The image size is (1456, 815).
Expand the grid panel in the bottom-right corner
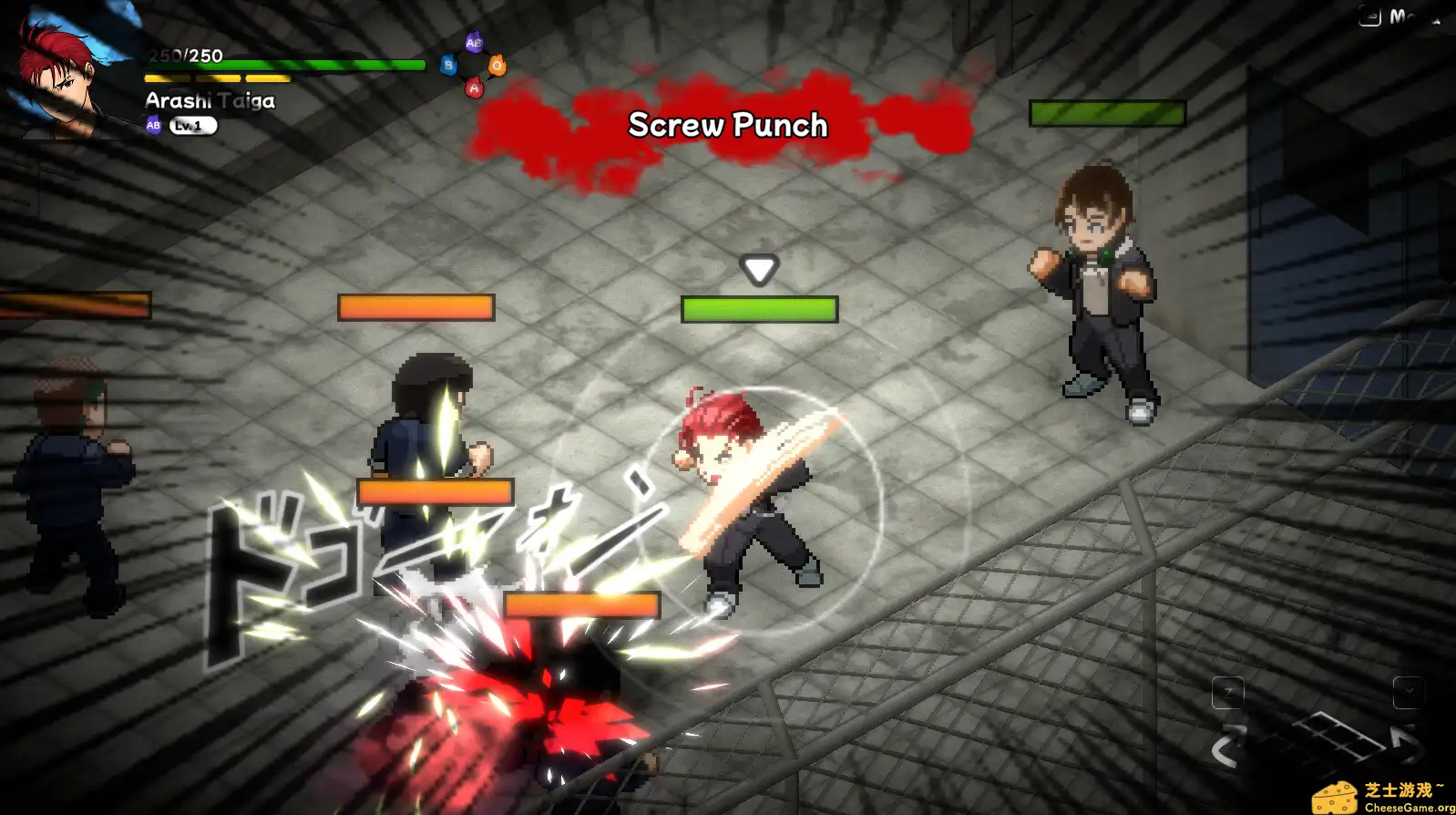pos(1338,737)
